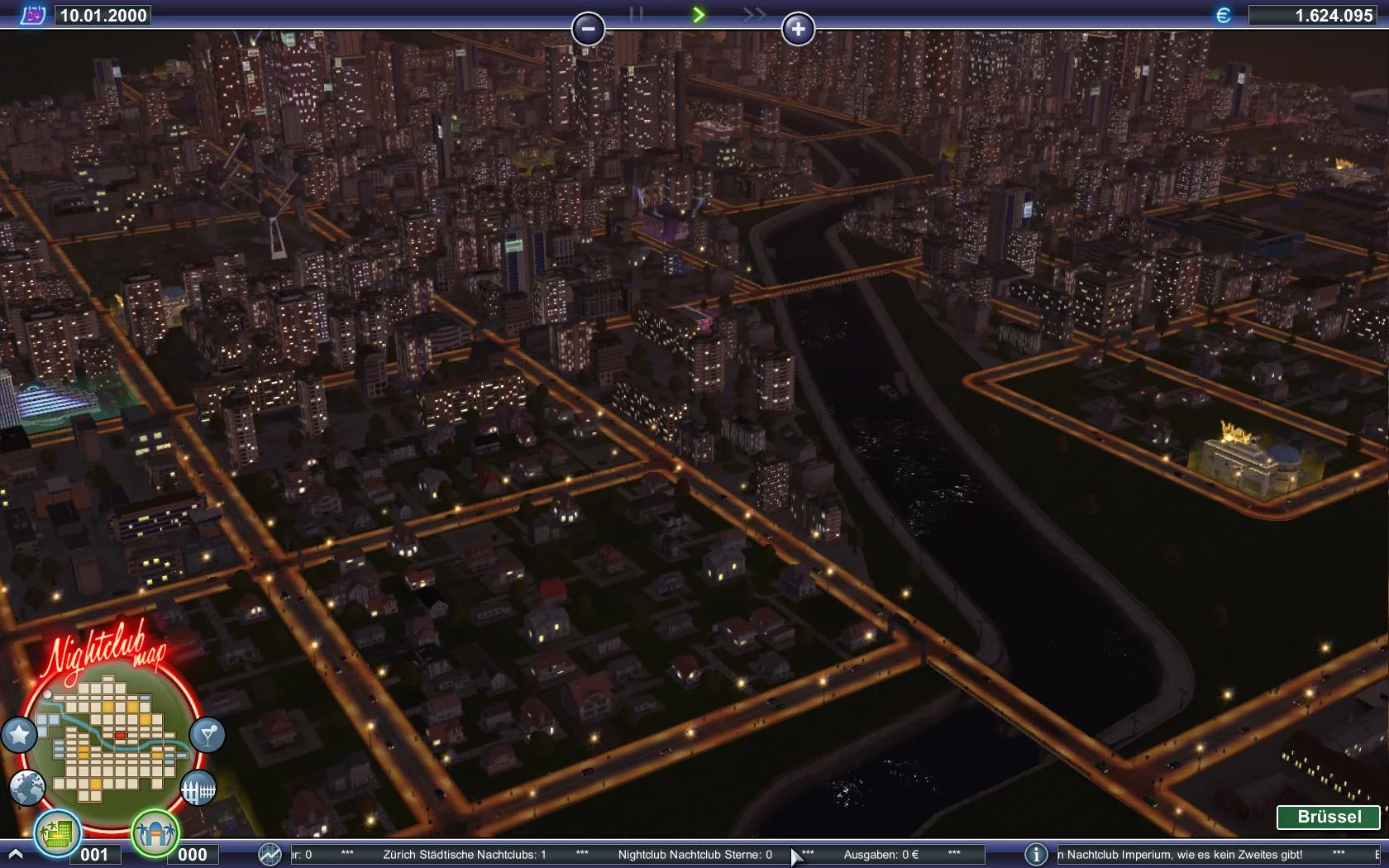Expand the bottom panel with up arrow
The height and width of the screenshot is (868, 1389).
click(14, 854)
